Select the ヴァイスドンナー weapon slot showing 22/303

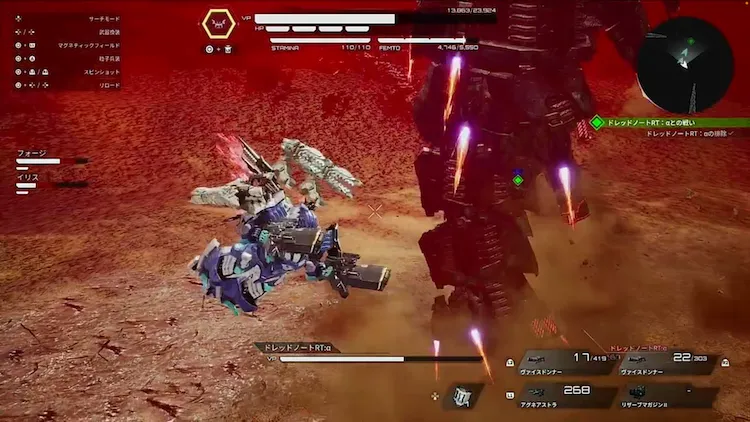664,361
